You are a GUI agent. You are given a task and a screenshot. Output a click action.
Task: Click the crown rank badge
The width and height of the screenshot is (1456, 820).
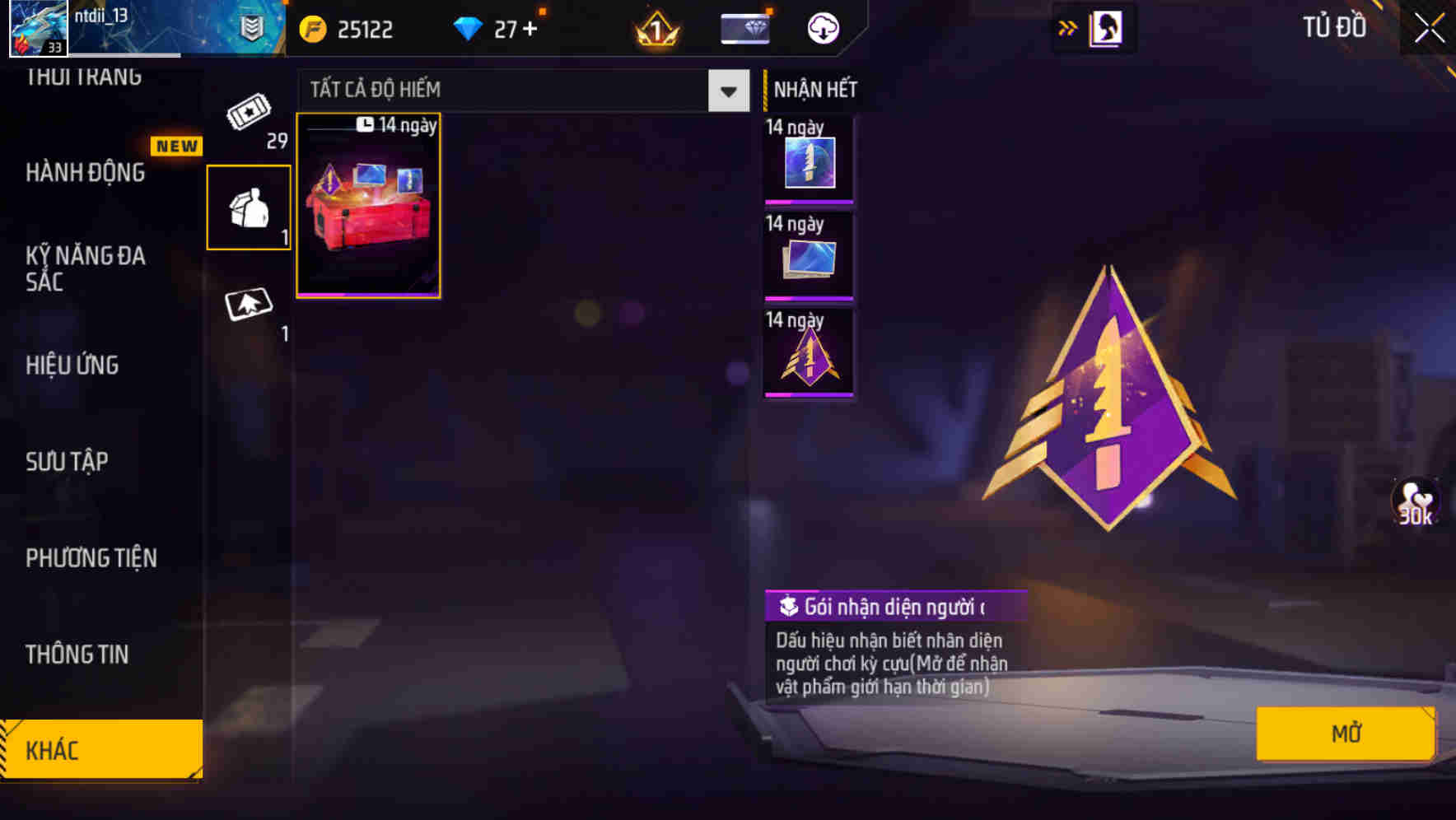[653, 30]
